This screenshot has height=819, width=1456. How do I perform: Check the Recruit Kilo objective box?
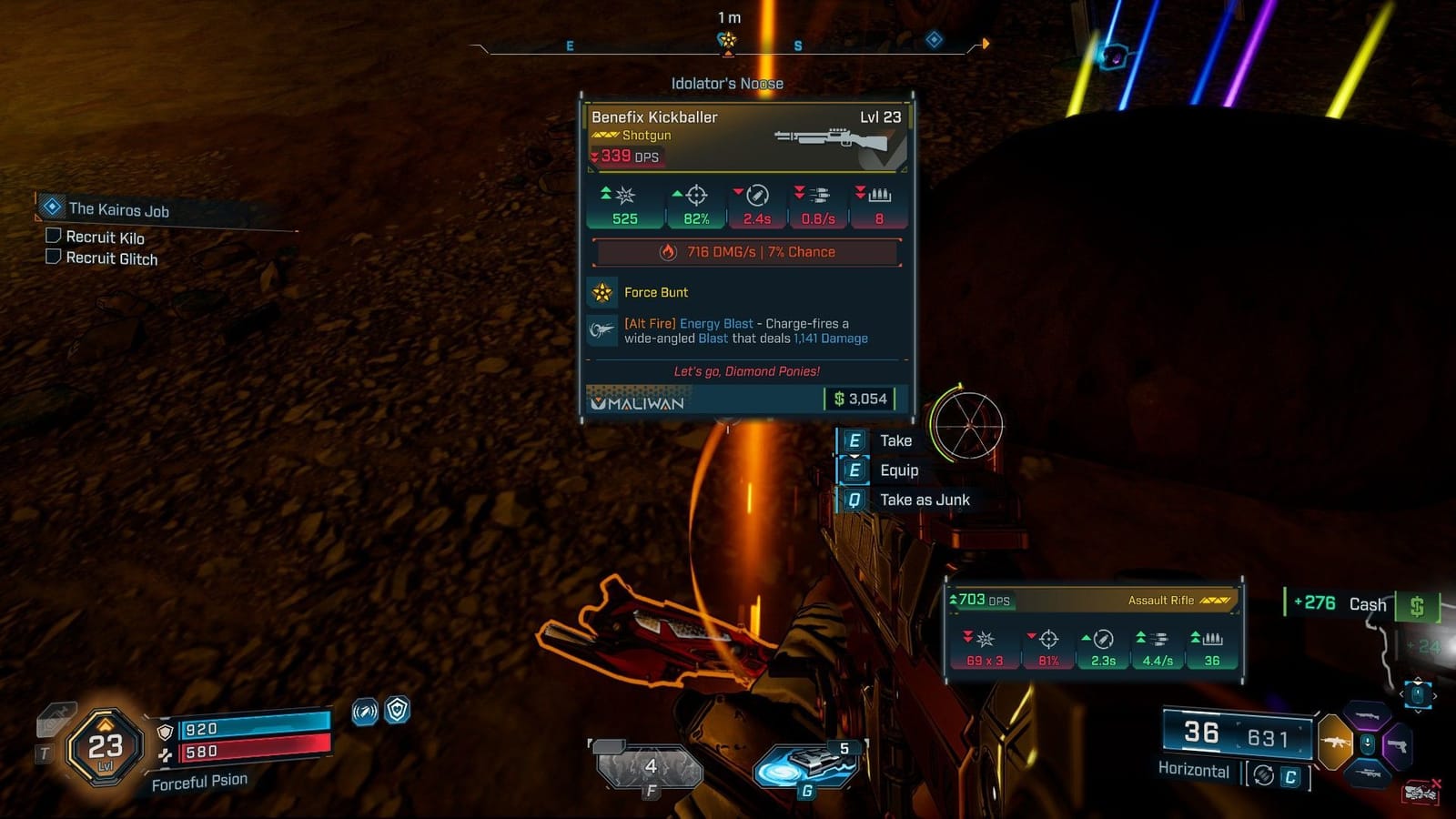click(x=53, y=238)
